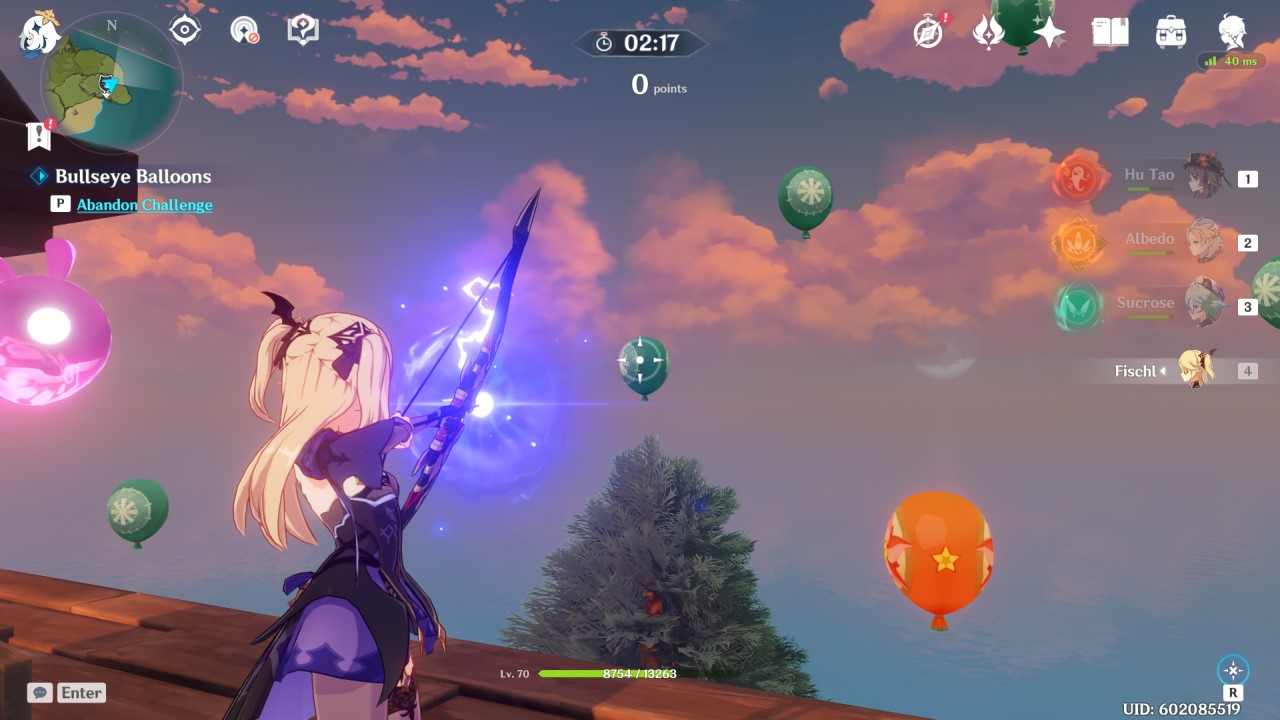Open the tutorial shield icon
1280x720 pixels.
pos(302,30)
